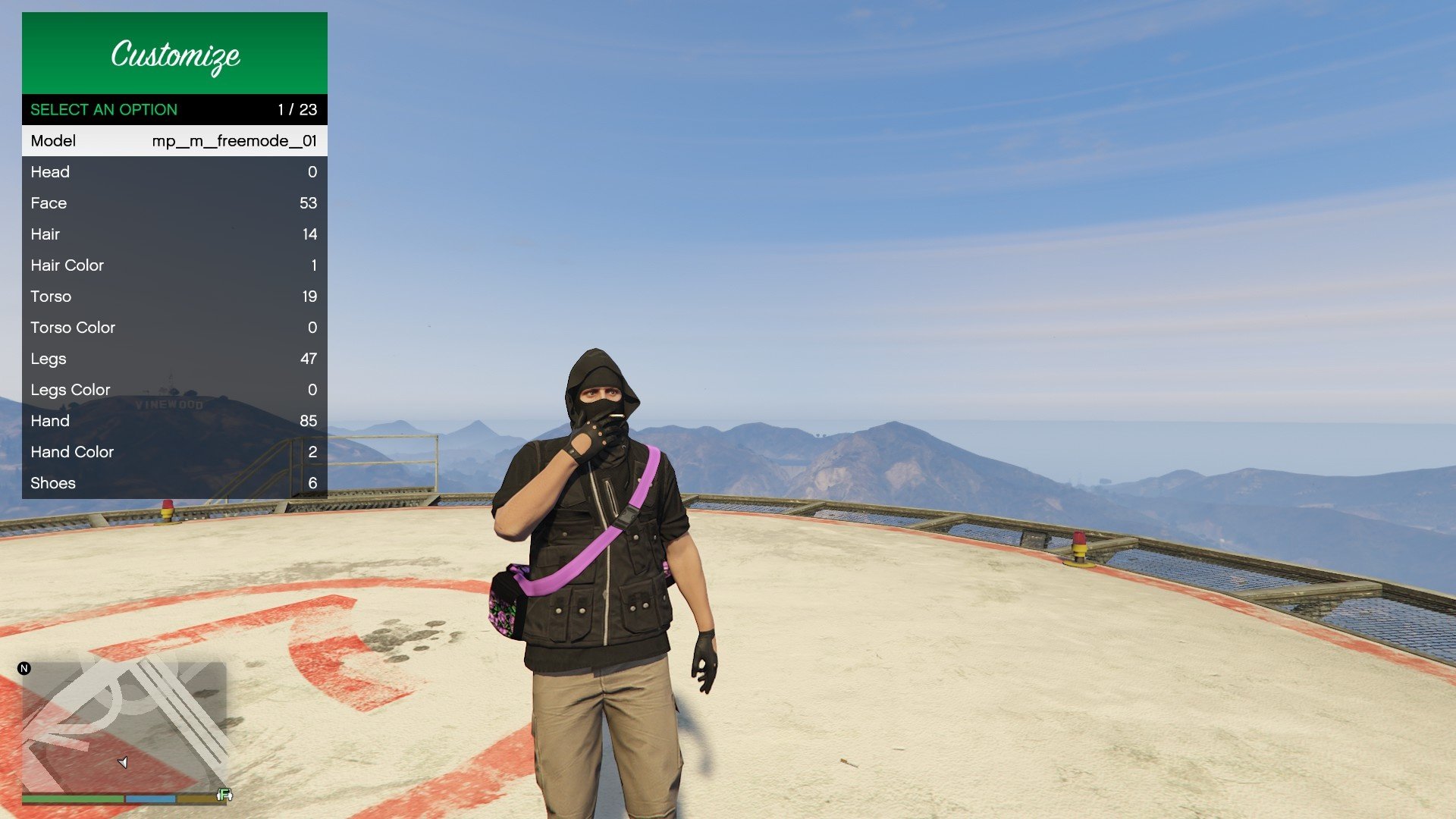Choose the Shoes option
The height and width of the screenshot is (819, 1456).
[x=174, y=483]
